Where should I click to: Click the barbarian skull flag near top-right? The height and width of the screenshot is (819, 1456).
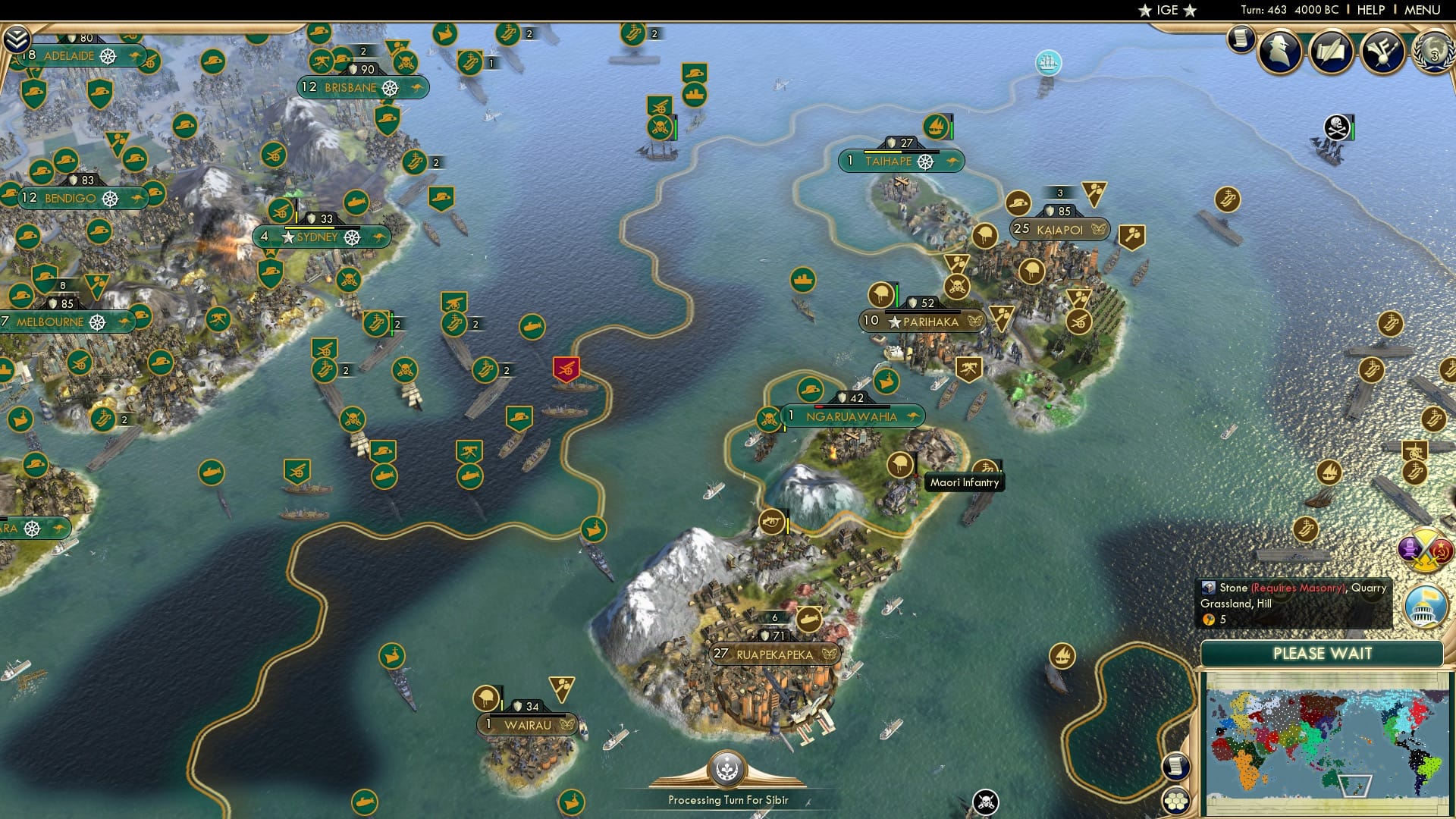(x=1337, y=126)
